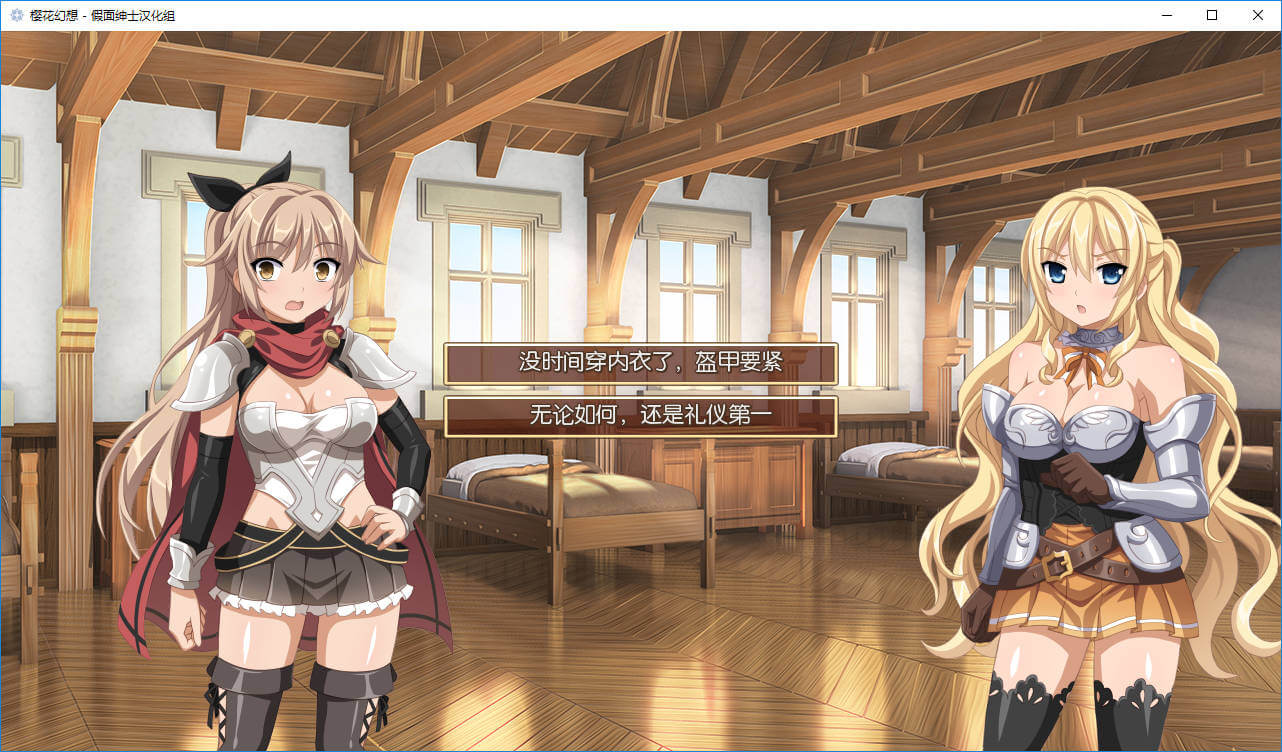Maximize the game window
Image resolution: width=1282 pixels, height=752 pixels.
(1212, 15)
